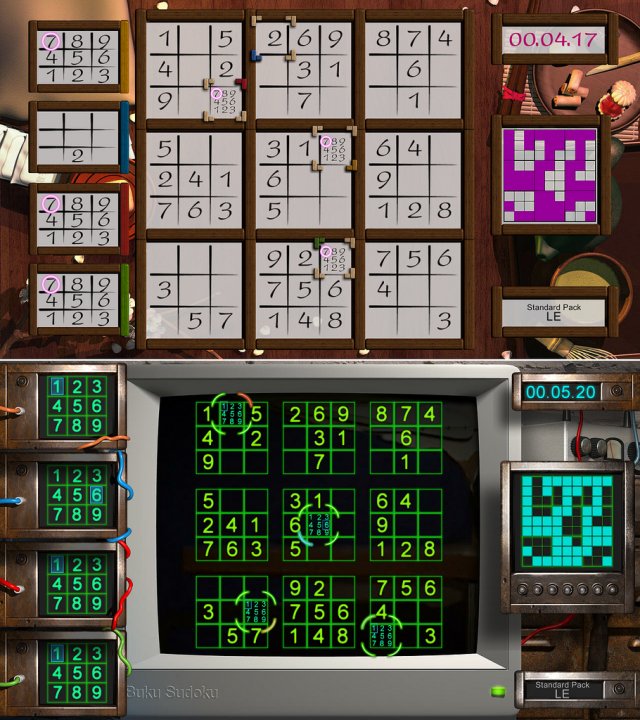The height and width of the screenshot is (720, 640).
Task: Click the metal Standard Pack LE plate
Action: coord(561,692)
